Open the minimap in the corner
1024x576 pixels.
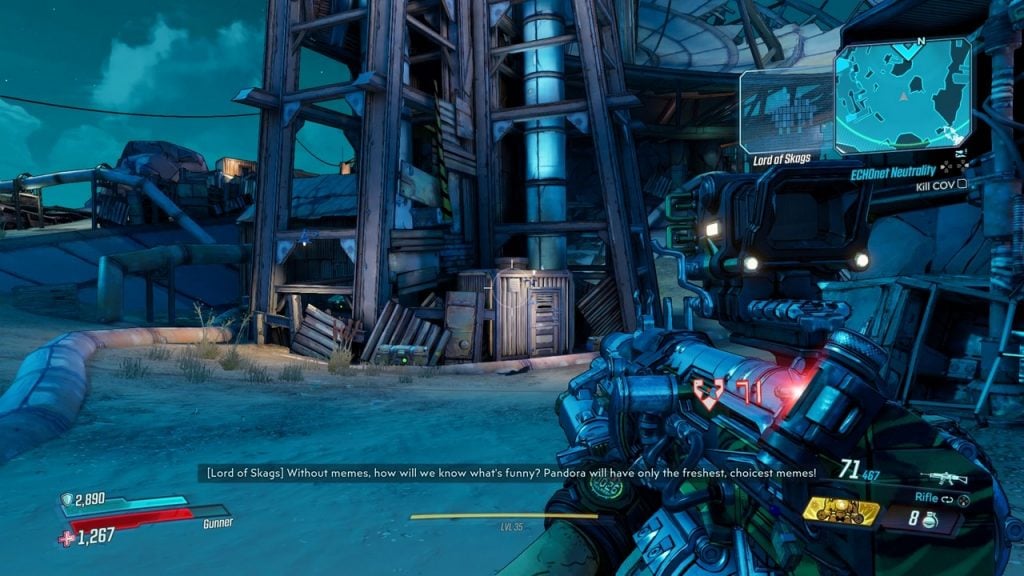coord(903,96)
